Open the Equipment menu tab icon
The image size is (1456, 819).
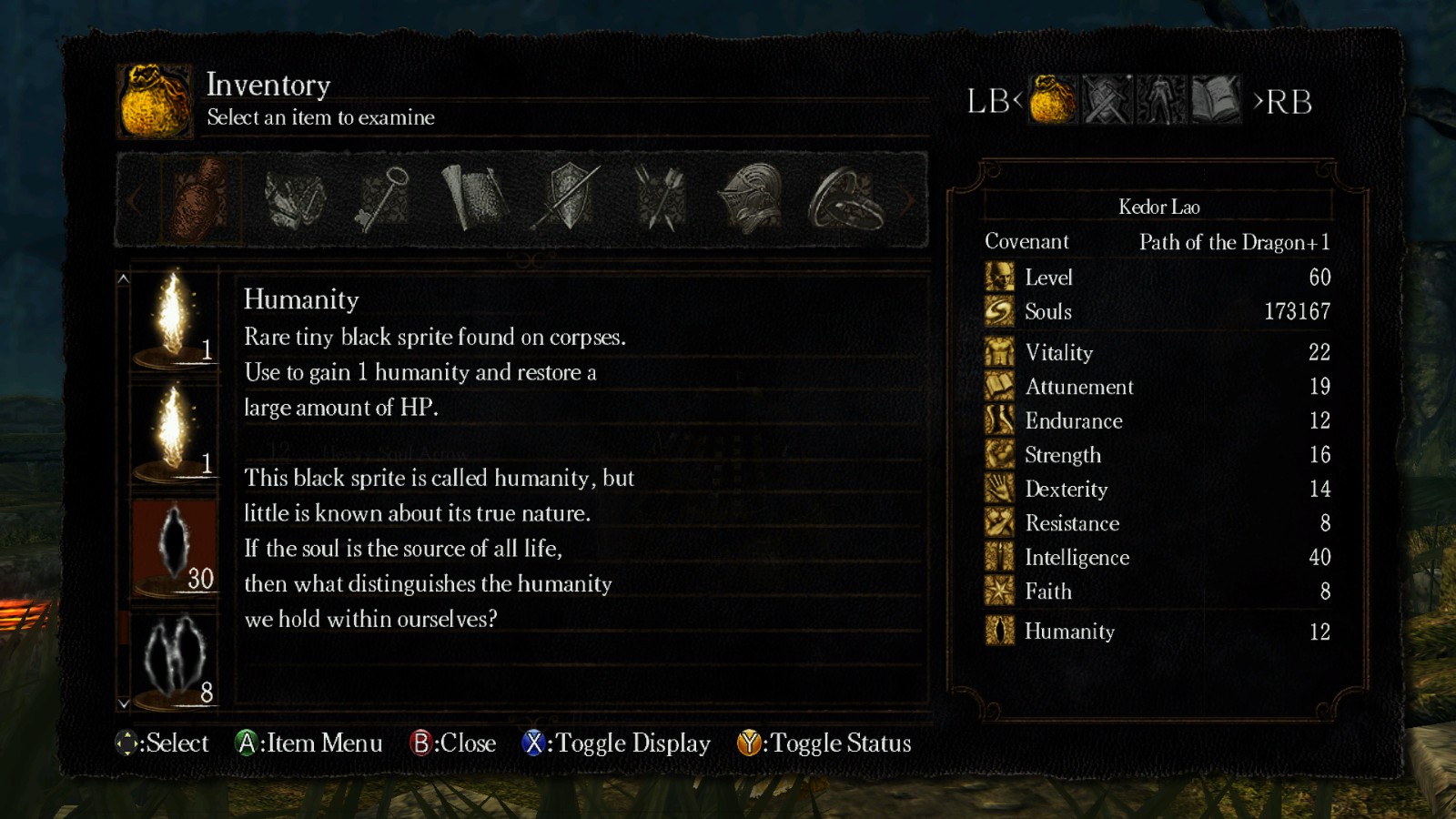click(x=1107, y=99)
